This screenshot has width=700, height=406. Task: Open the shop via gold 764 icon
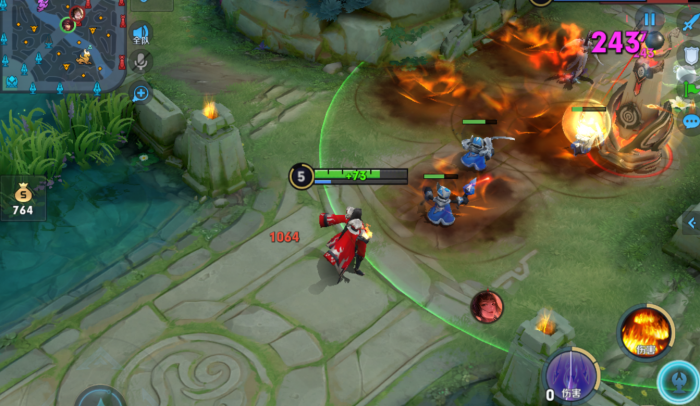22,197
